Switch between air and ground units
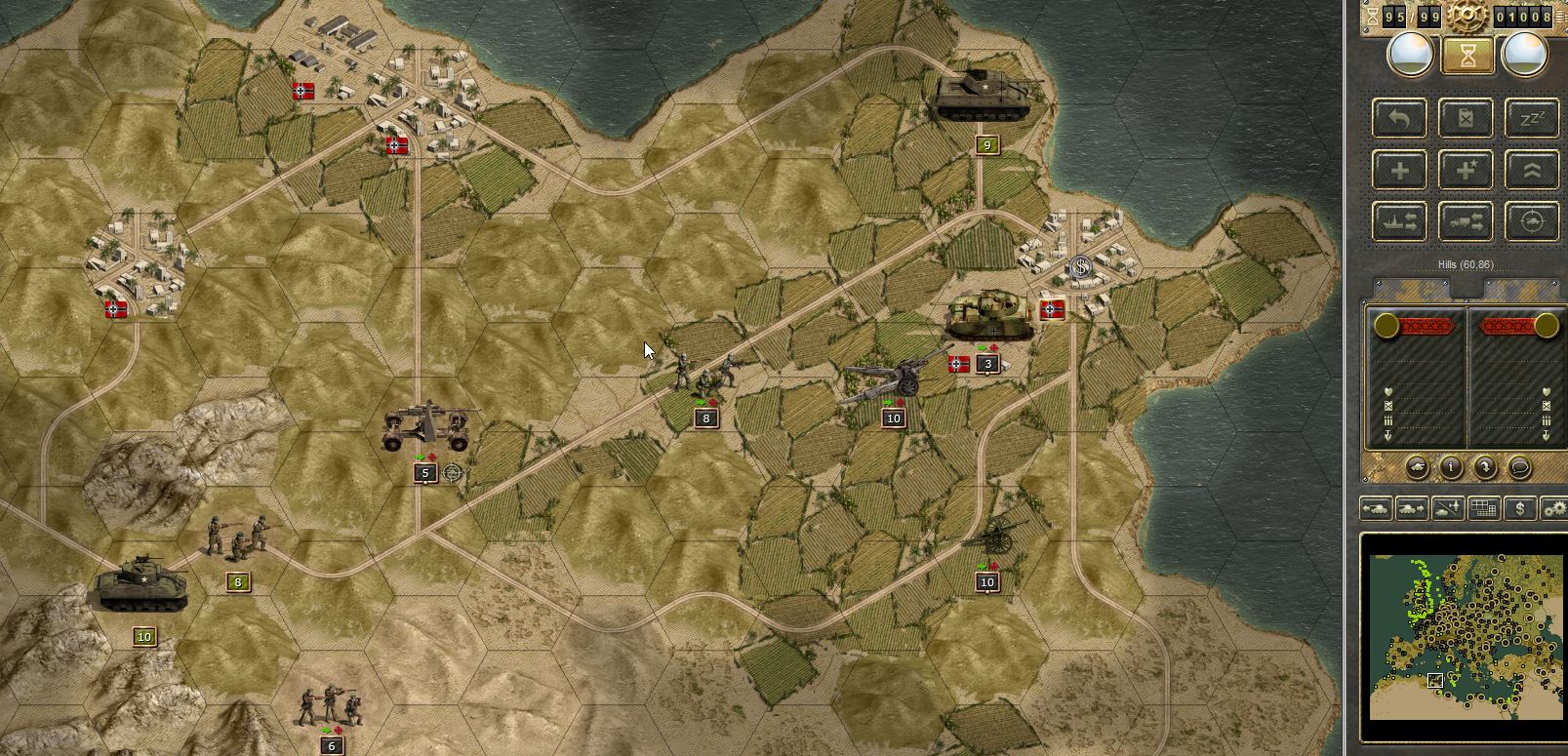This screenshot has height=756, width=1568. [x=1447, y=508]
